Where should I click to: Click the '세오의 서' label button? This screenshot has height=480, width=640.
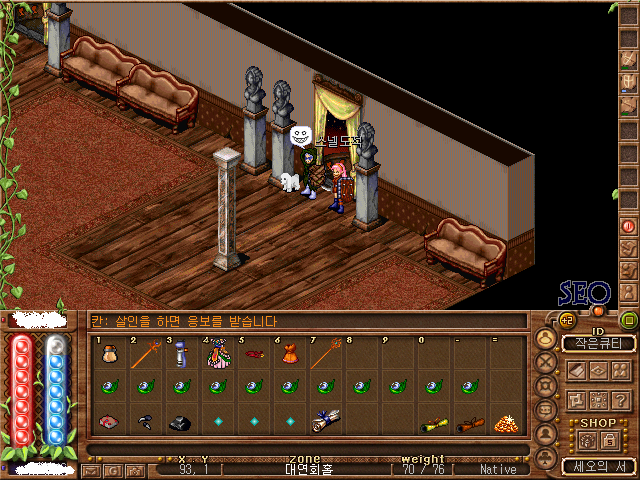[x=598, y=465]
